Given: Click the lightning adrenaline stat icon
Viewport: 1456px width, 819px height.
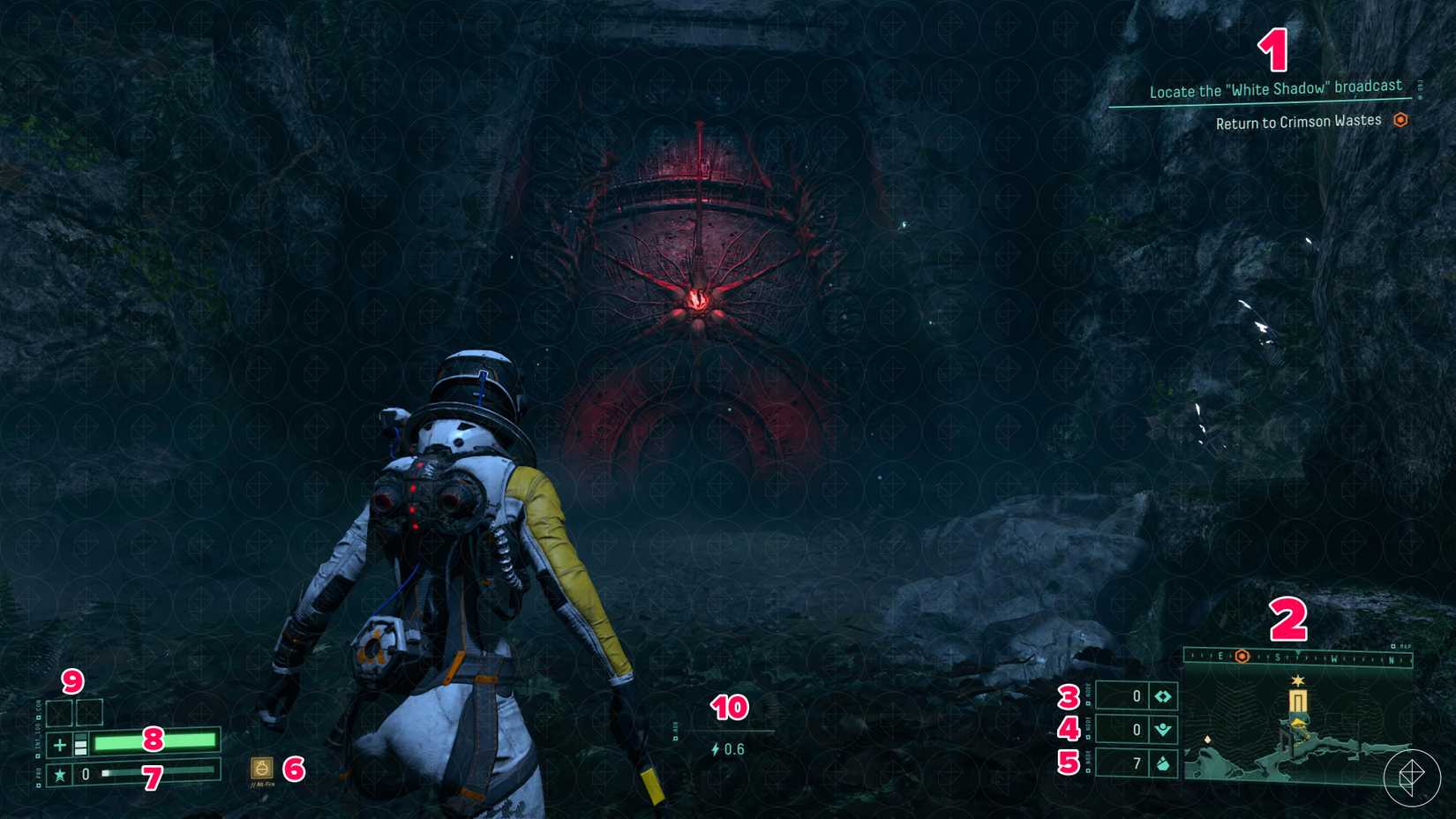Looking at the screenshot, I should (715, 748).
